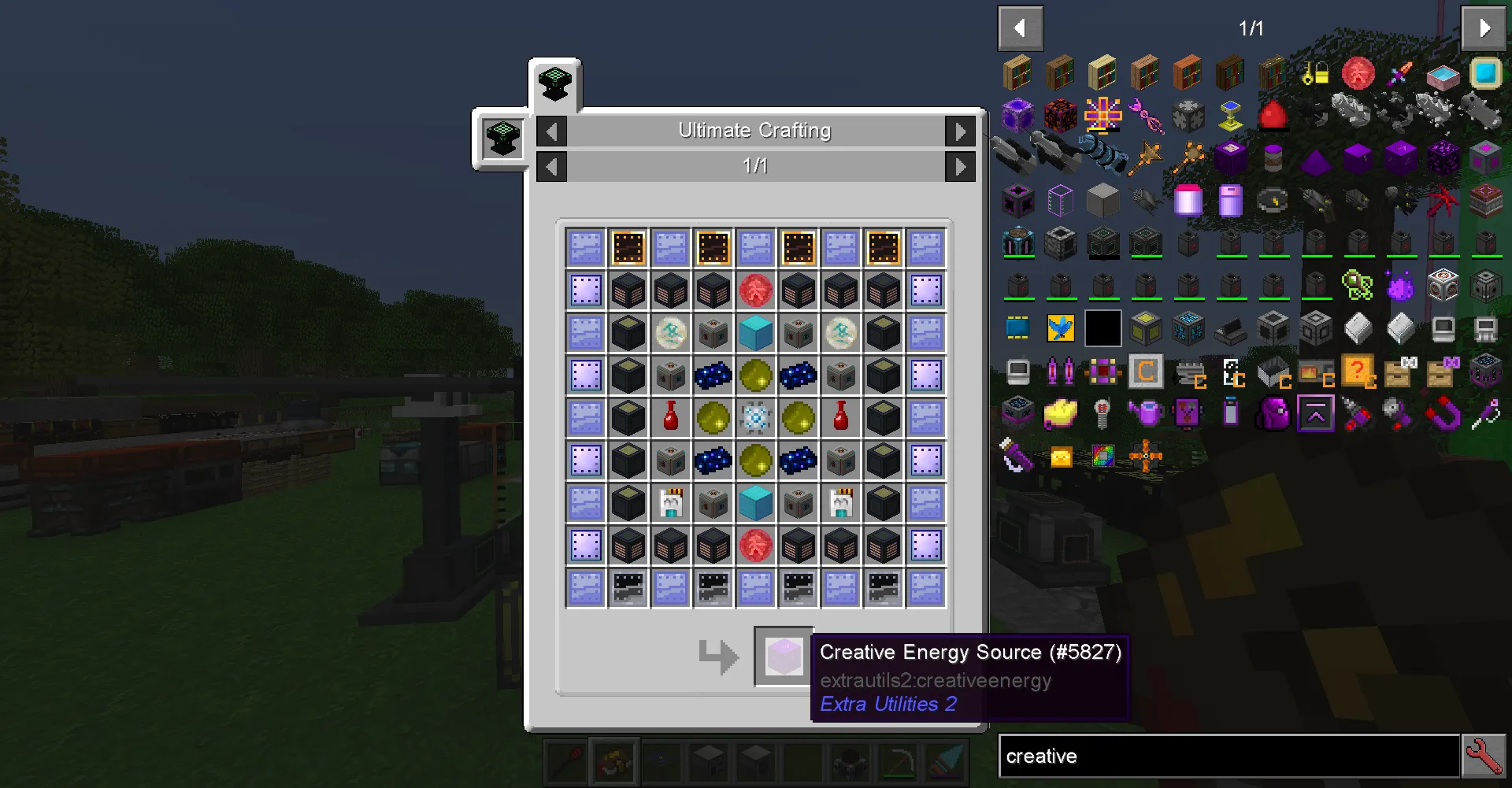
Task: Select the gray block with the orange C
Action: tap(1146, 370)
